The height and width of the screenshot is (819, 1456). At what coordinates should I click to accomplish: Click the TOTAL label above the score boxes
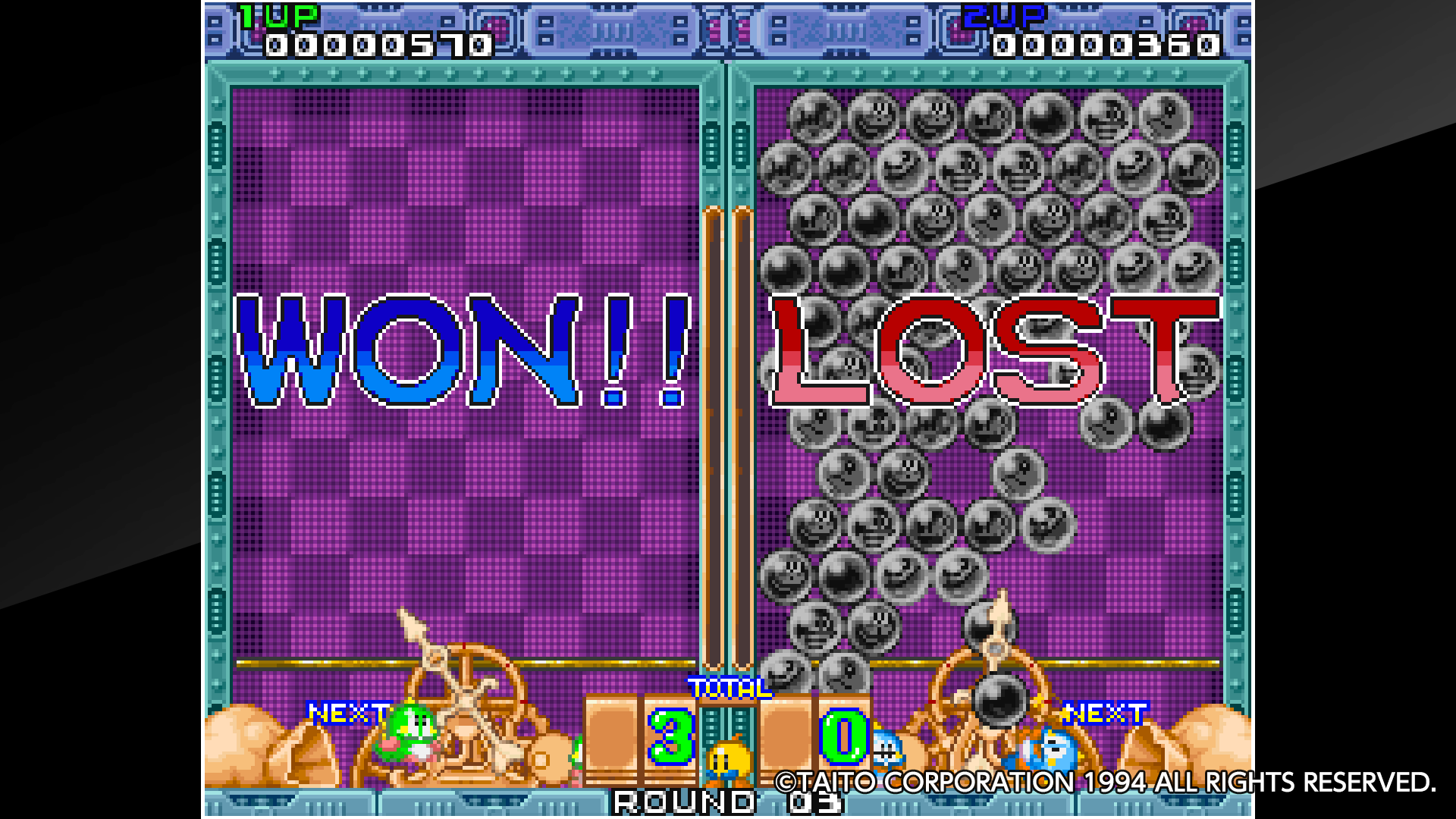pos(730,686)
